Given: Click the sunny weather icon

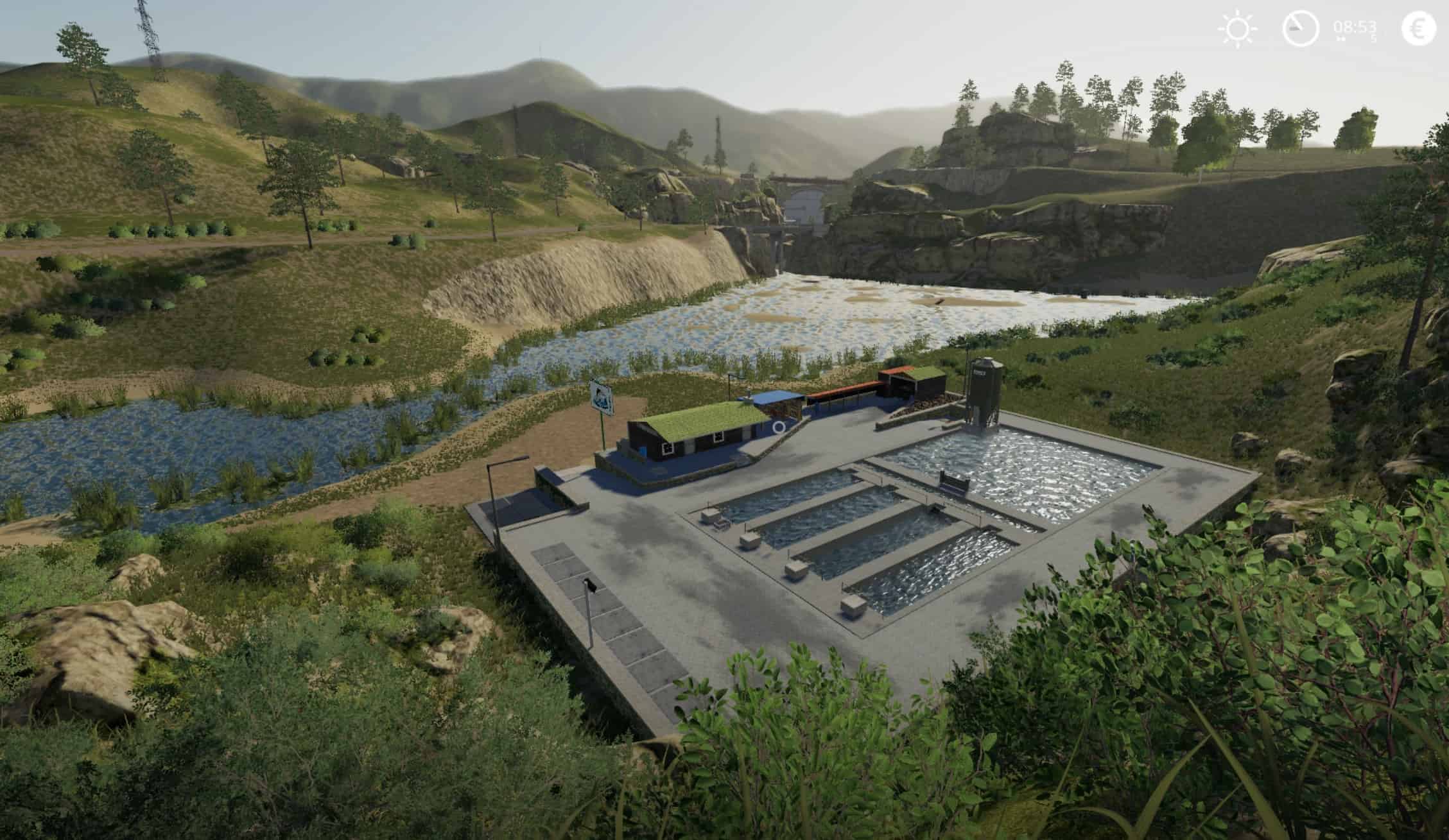Looking at the screenshot, I should tap(1238, 30).
